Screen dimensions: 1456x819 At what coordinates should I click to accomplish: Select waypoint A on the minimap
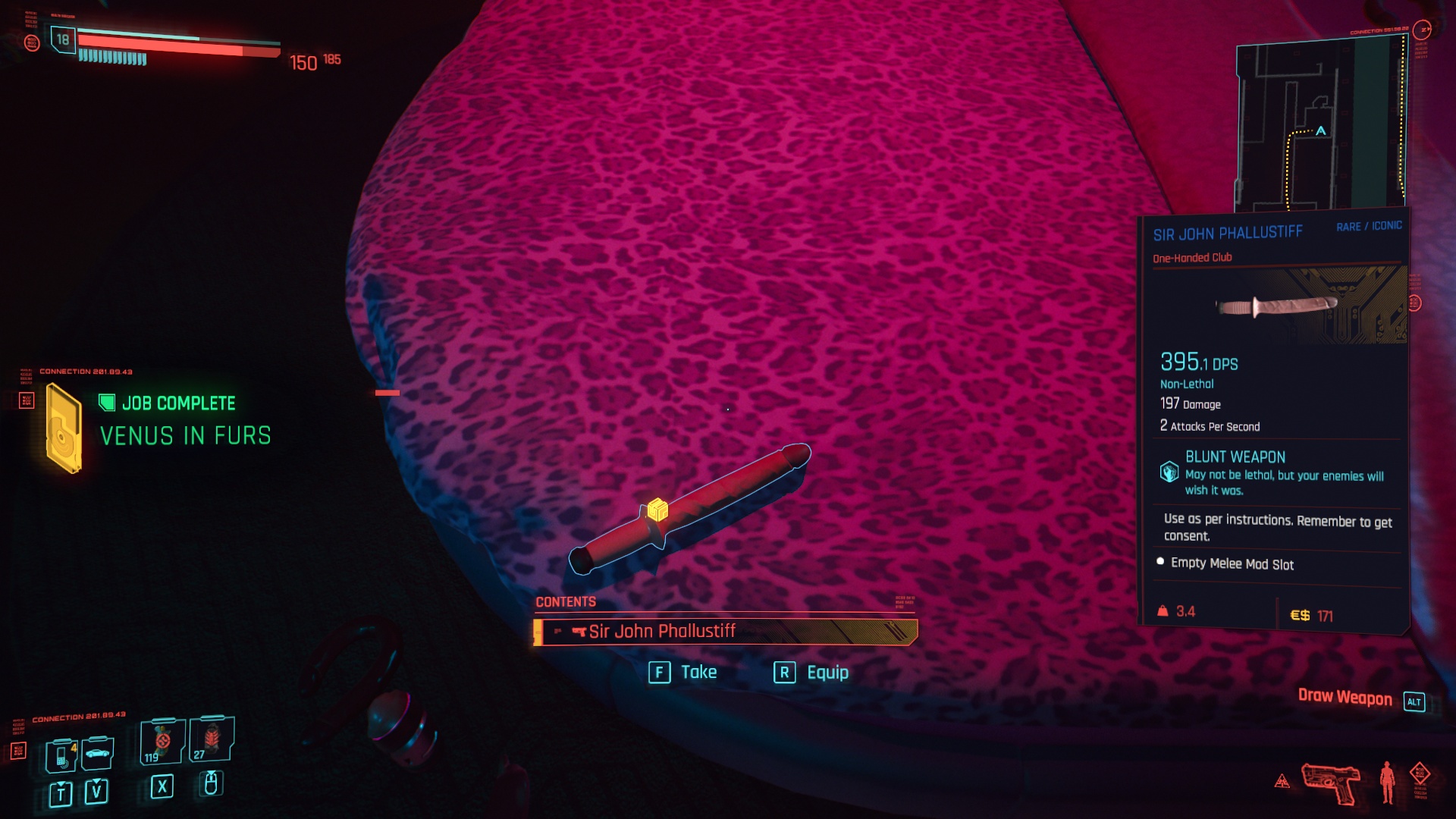point(1319,132)
